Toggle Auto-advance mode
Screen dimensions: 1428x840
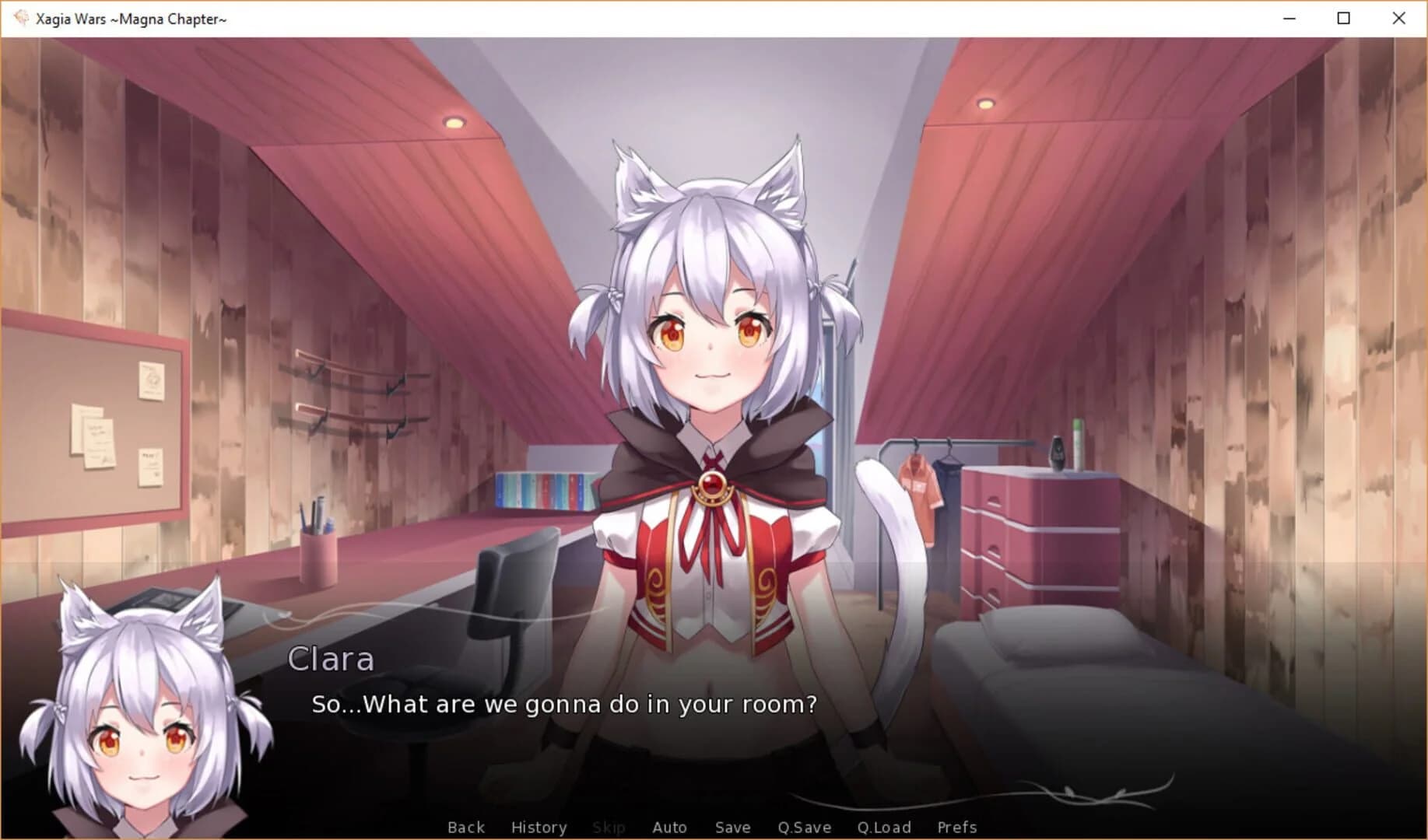pyautogui.click(x=669, y=827)
